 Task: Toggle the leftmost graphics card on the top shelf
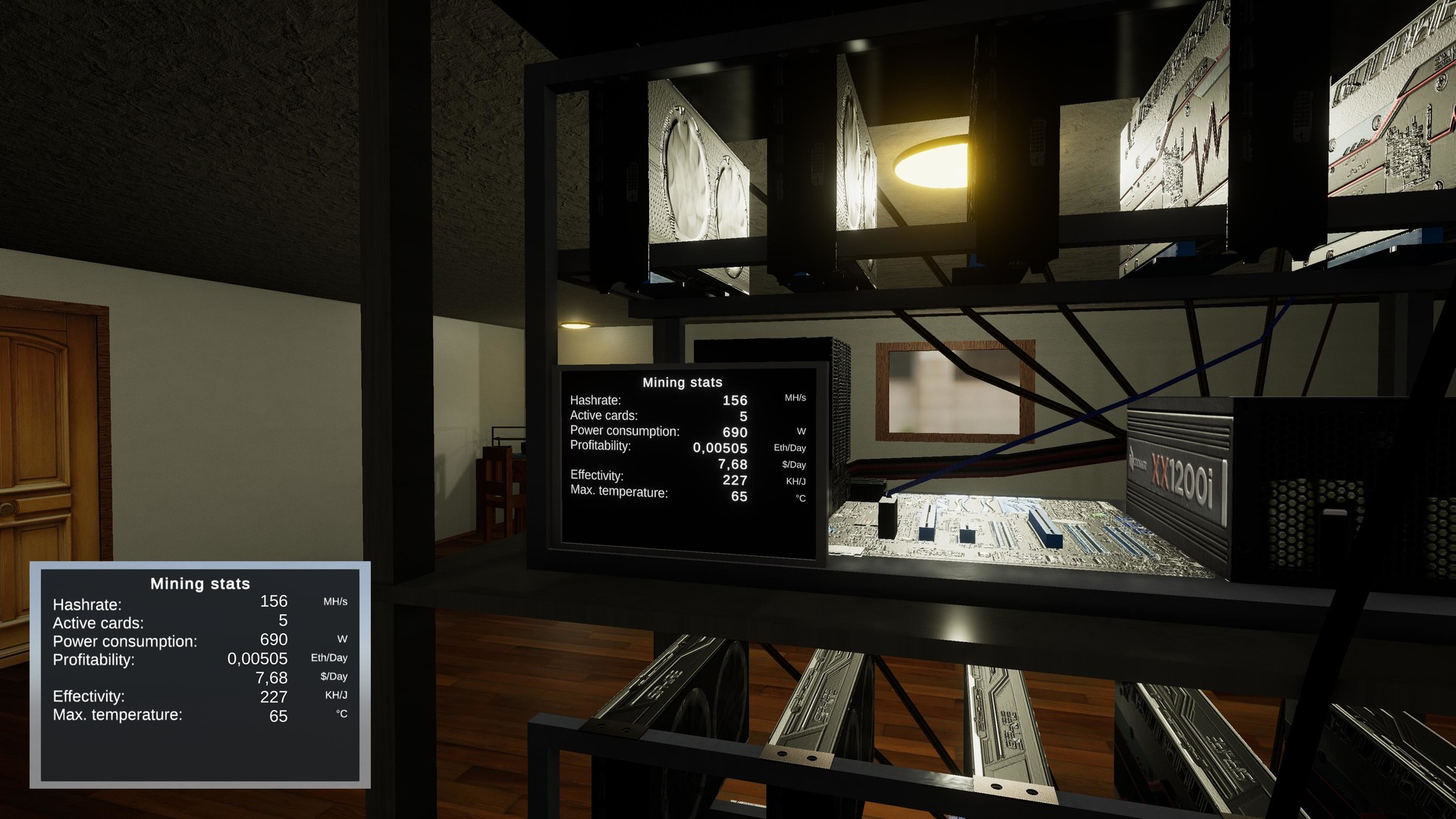point(698,167)
